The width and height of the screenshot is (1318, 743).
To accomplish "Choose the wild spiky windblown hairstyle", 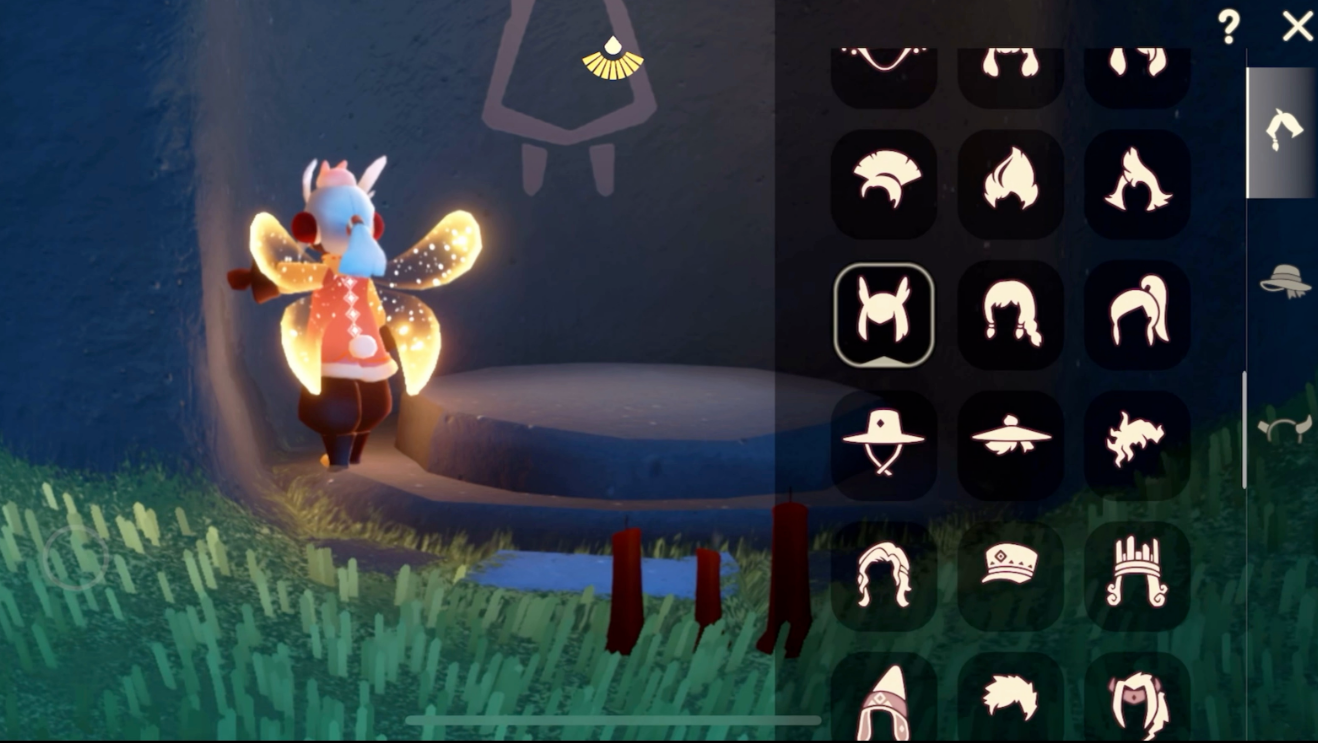I will [x=1137, y=444].
